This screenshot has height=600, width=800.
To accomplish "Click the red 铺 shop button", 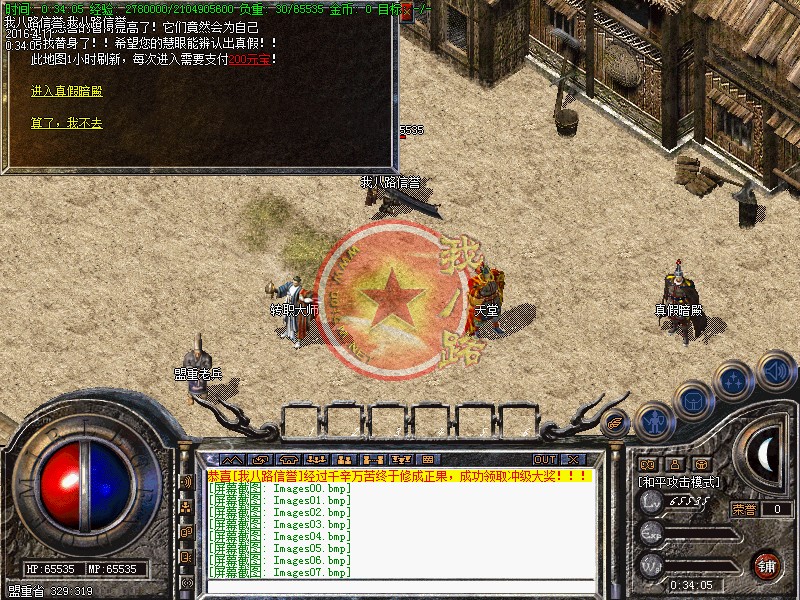I will [x=766, y=565].
